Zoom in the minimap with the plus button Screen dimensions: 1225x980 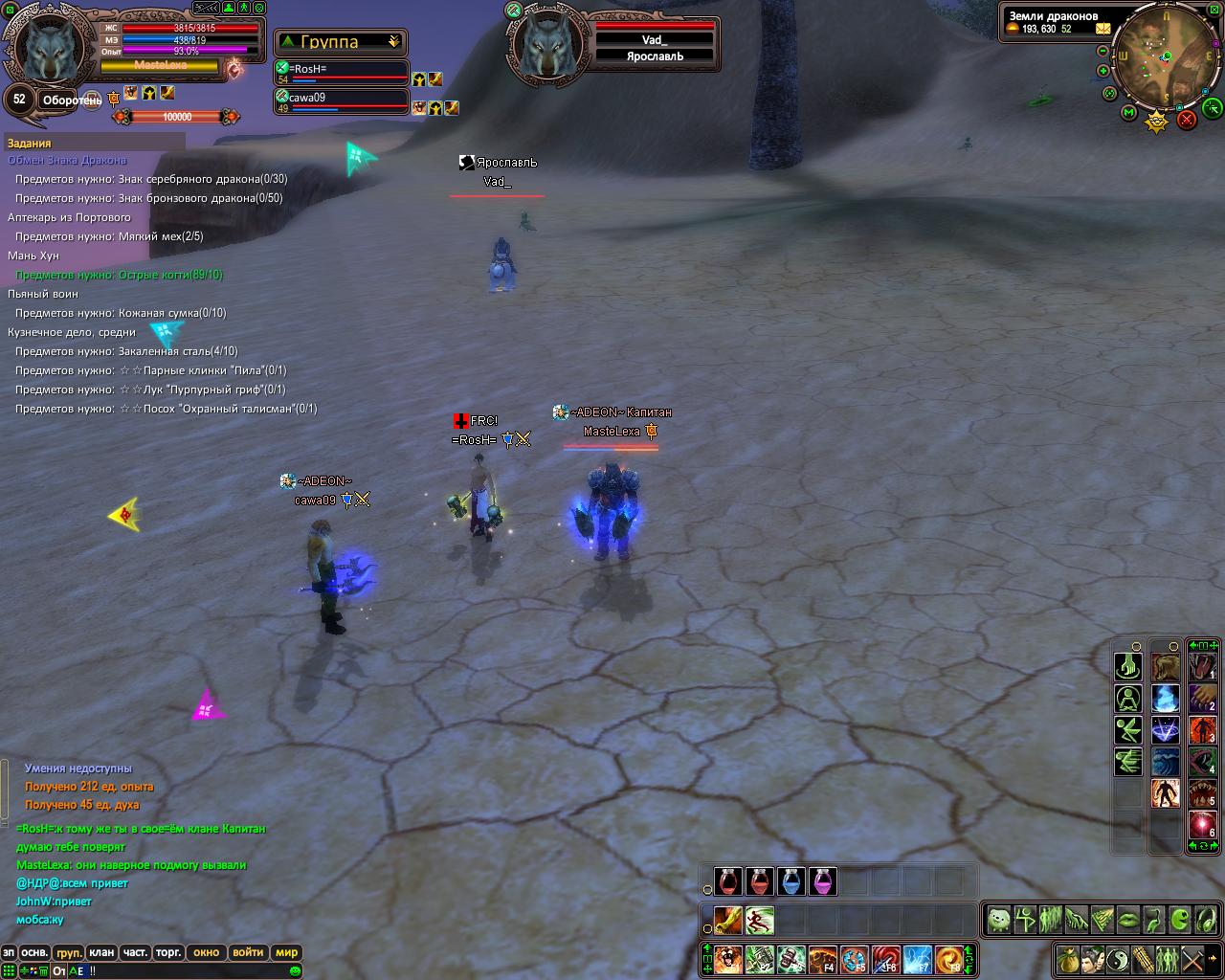click(1104, 71)
